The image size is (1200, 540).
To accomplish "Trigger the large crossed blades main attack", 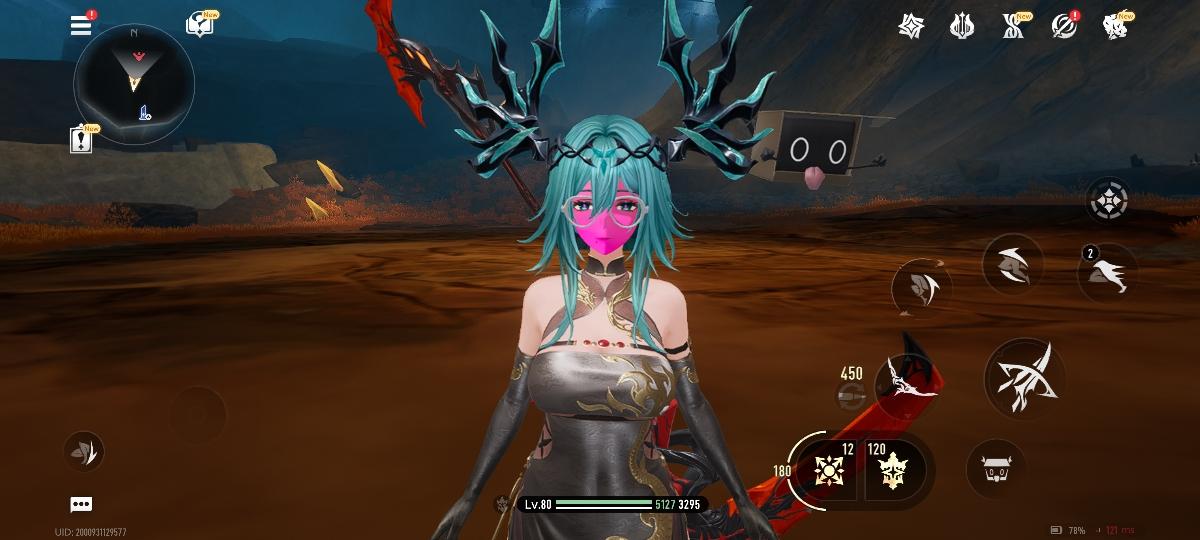I will pos(1024,377).
